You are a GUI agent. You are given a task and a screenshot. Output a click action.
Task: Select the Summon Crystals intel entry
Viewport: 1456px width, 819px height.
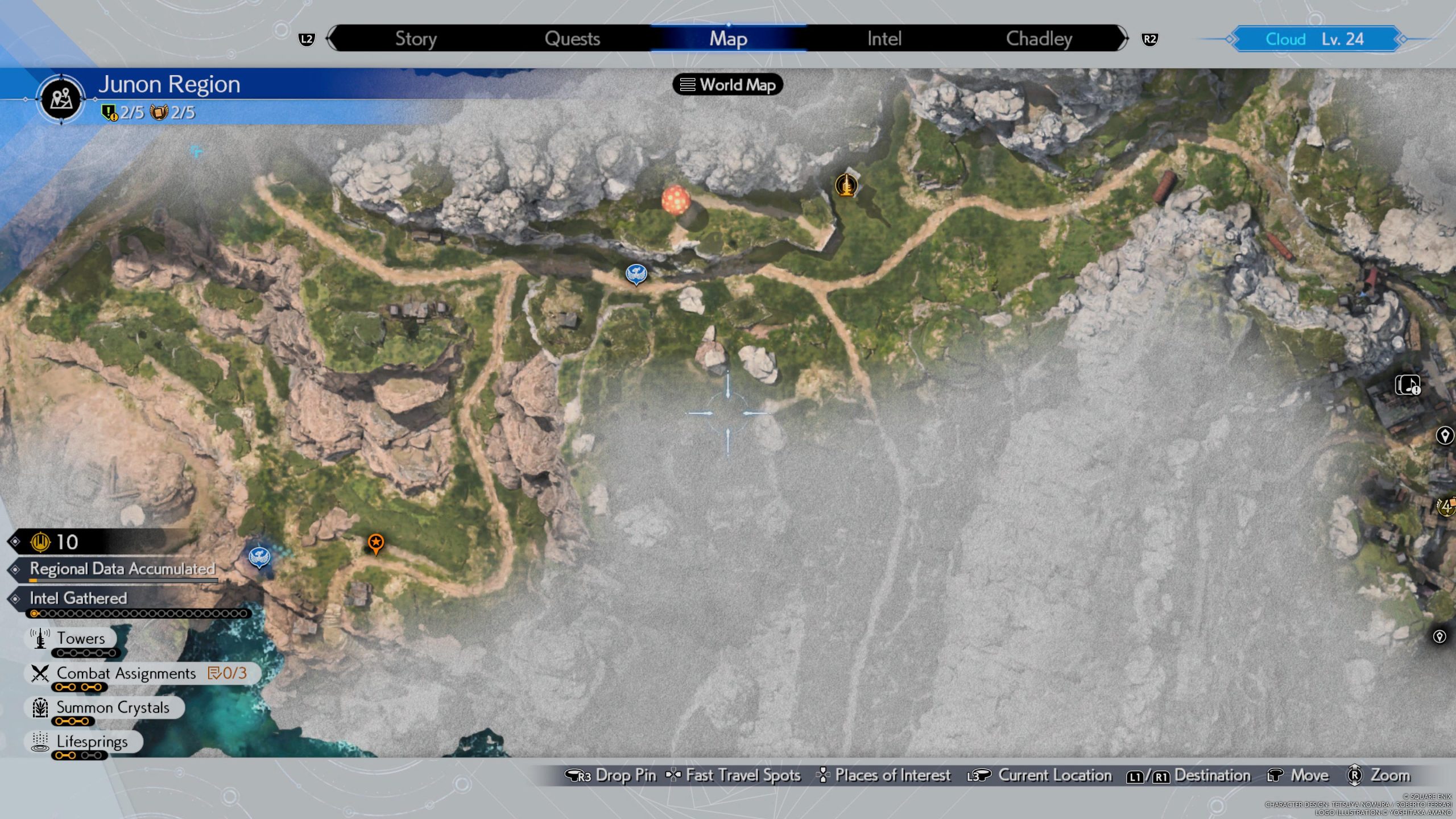[x=113, y=708]
